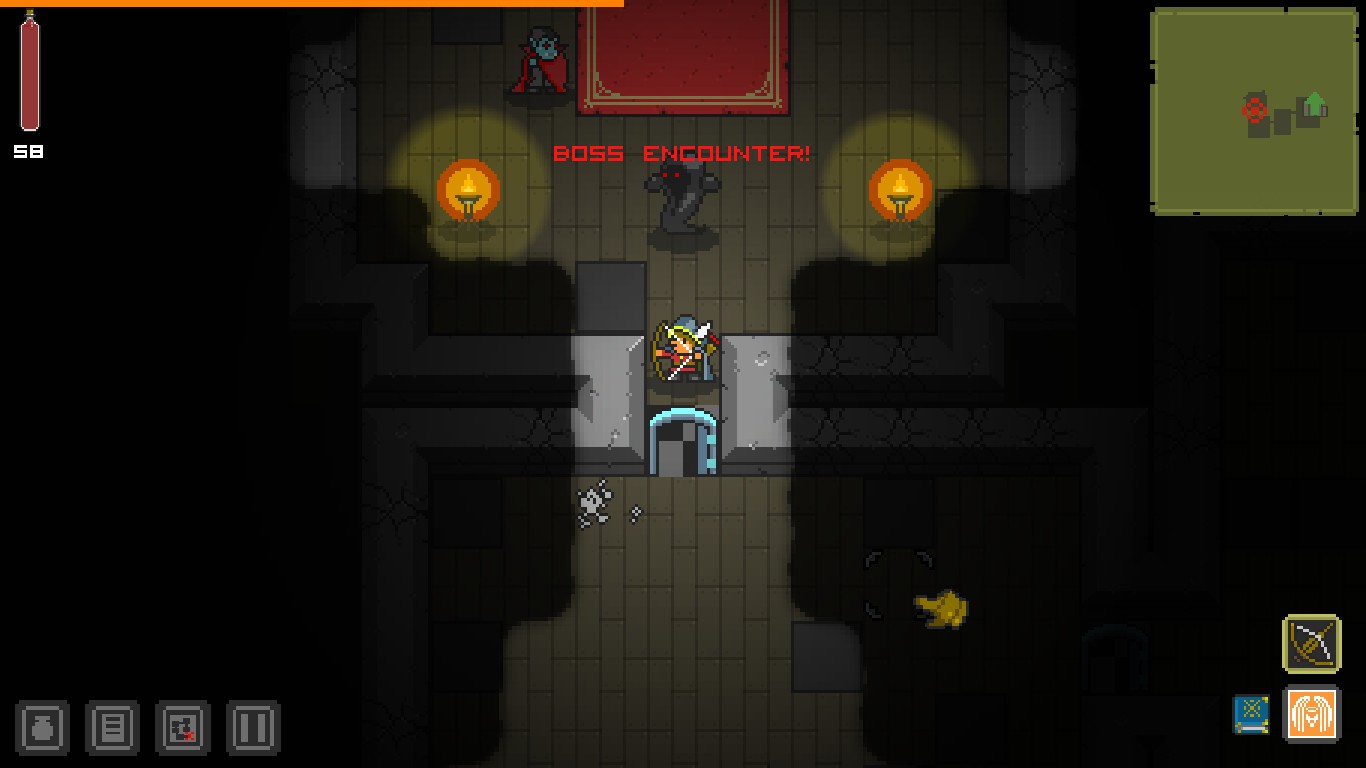The image size is (1366, 768).
Task: Select the bow weapon slot
Action: (x=1311, y=643)
